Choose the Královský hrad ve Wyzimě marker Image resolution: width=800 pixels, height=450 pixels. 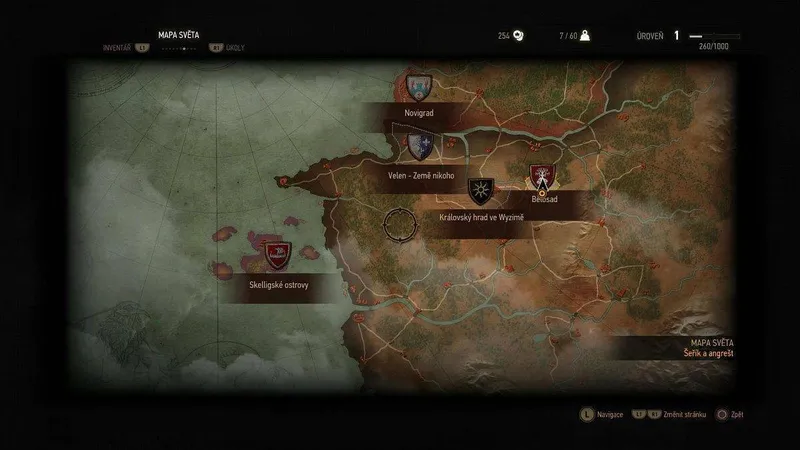pyautogui.click(x=481, y=191)
